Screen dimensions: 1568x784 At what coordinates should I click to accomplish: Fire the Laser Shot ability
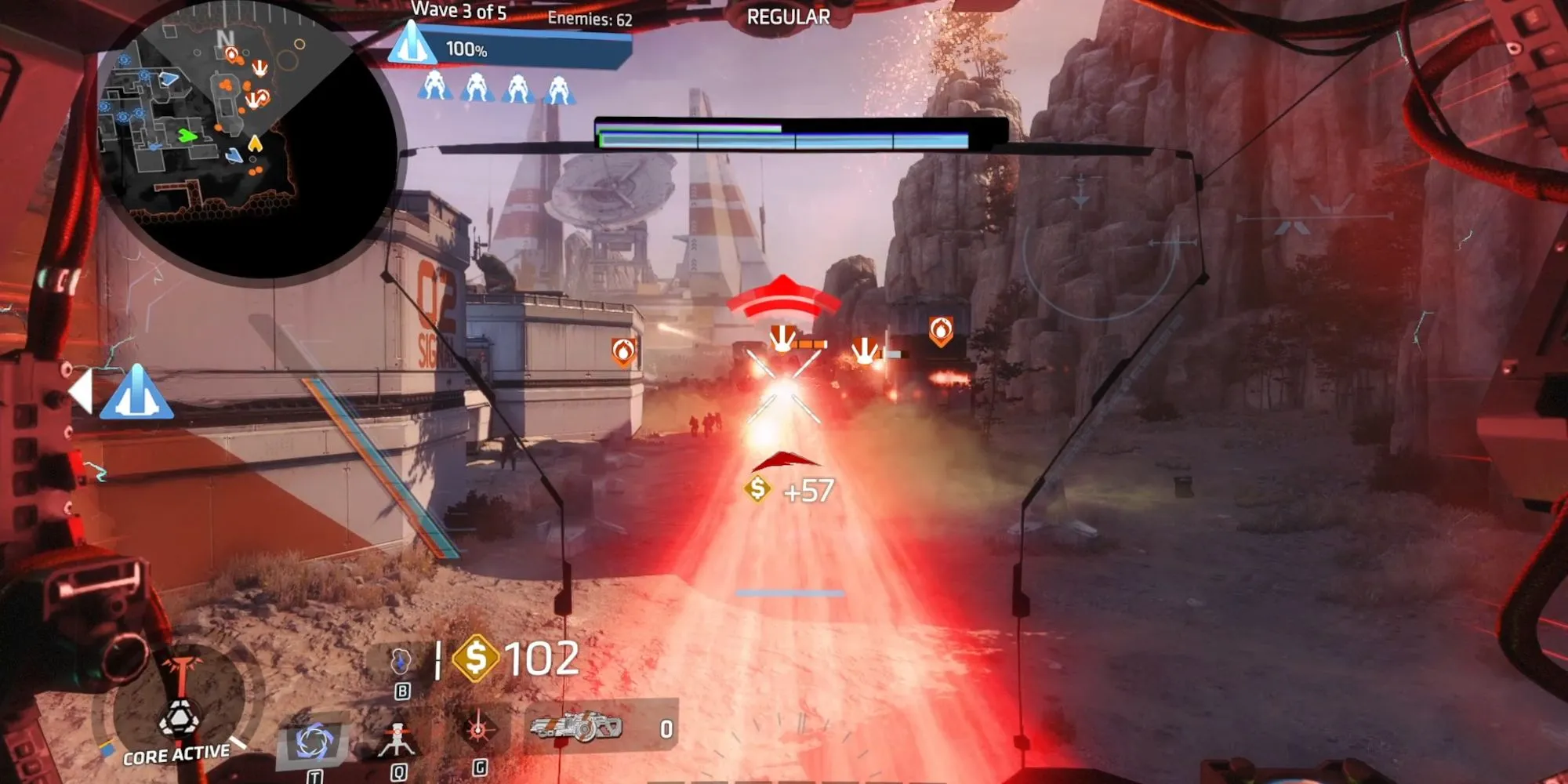477,731
